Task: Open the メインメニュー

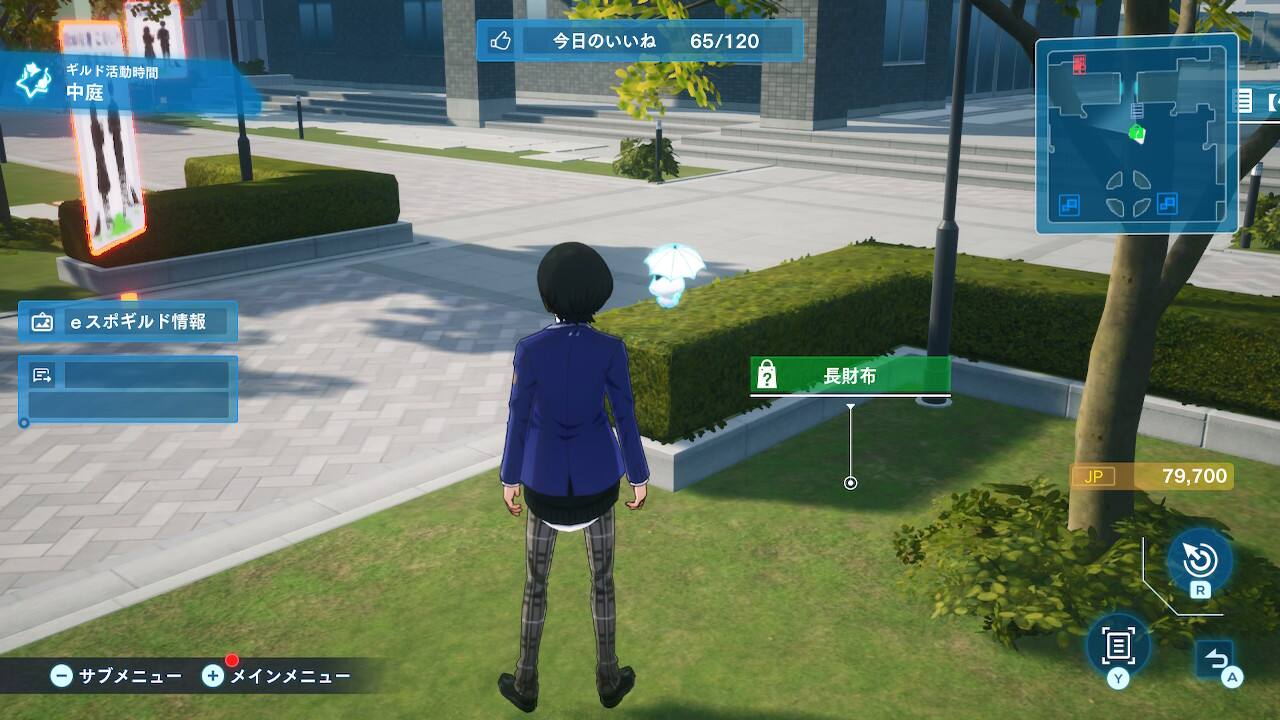Action: [x=277, y=676]
